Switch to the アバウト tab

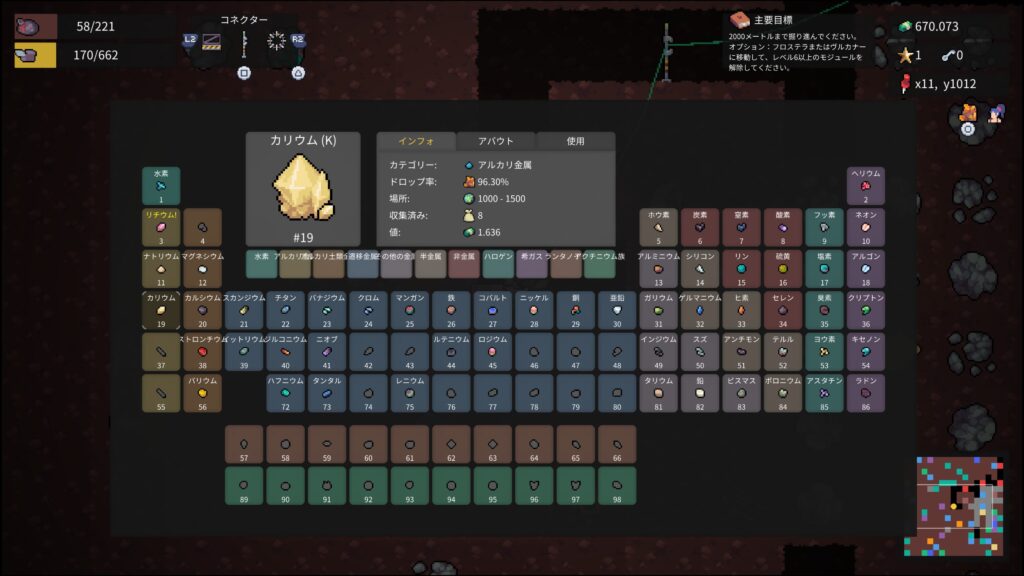(x=496, y=141)
